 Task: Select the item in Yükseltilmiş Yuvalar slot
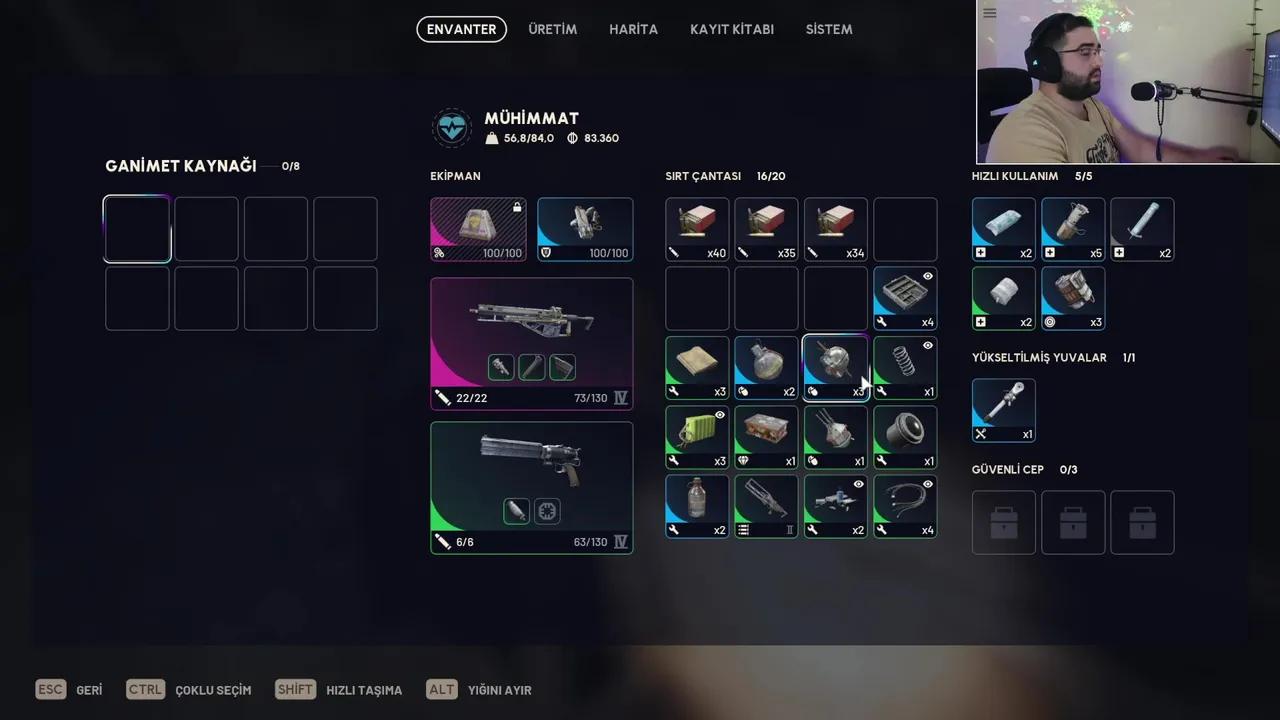(x=1003, y=410)
